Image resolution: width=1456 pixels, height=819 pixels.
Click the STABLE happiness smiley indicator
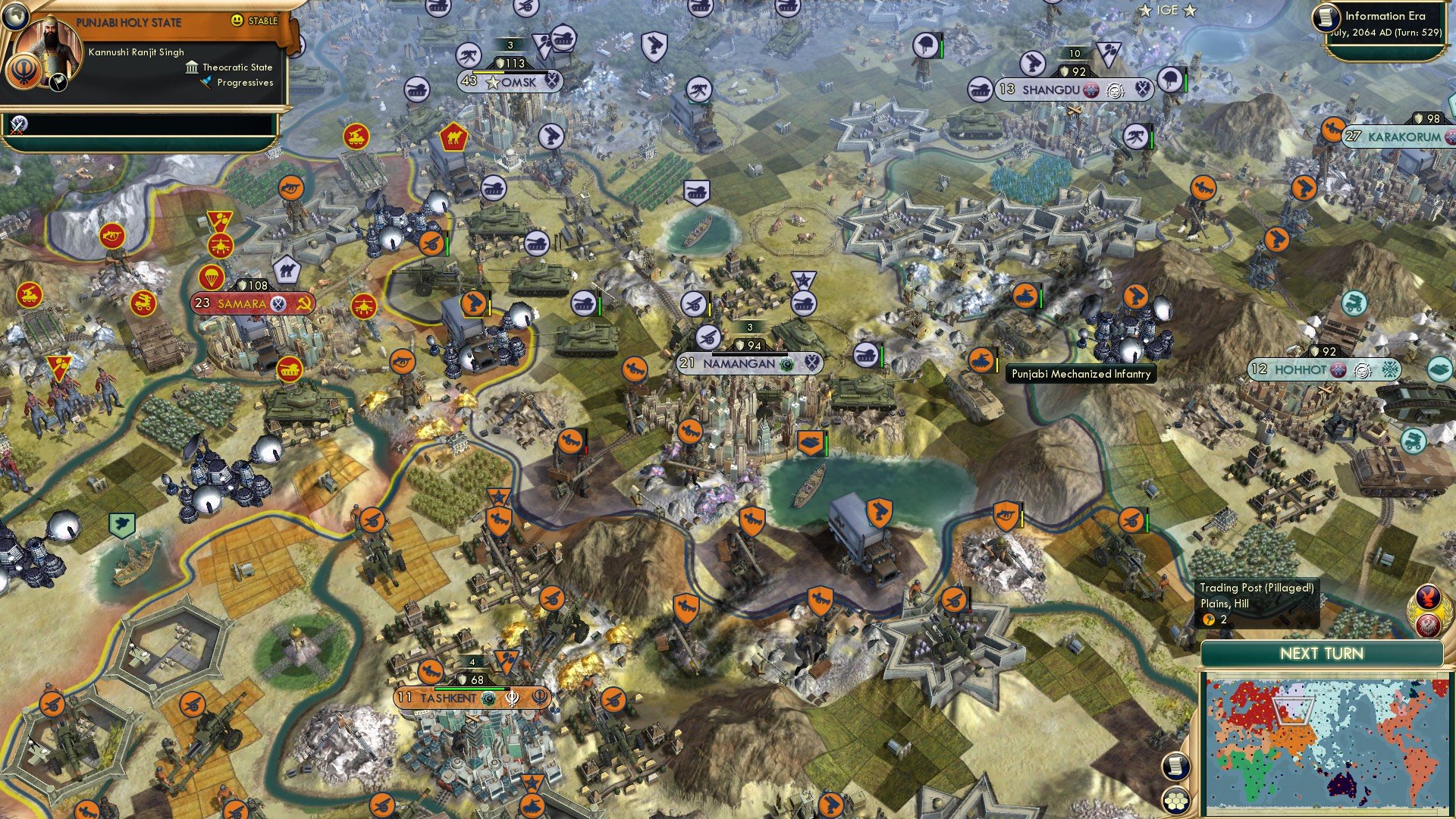(237, 20)
